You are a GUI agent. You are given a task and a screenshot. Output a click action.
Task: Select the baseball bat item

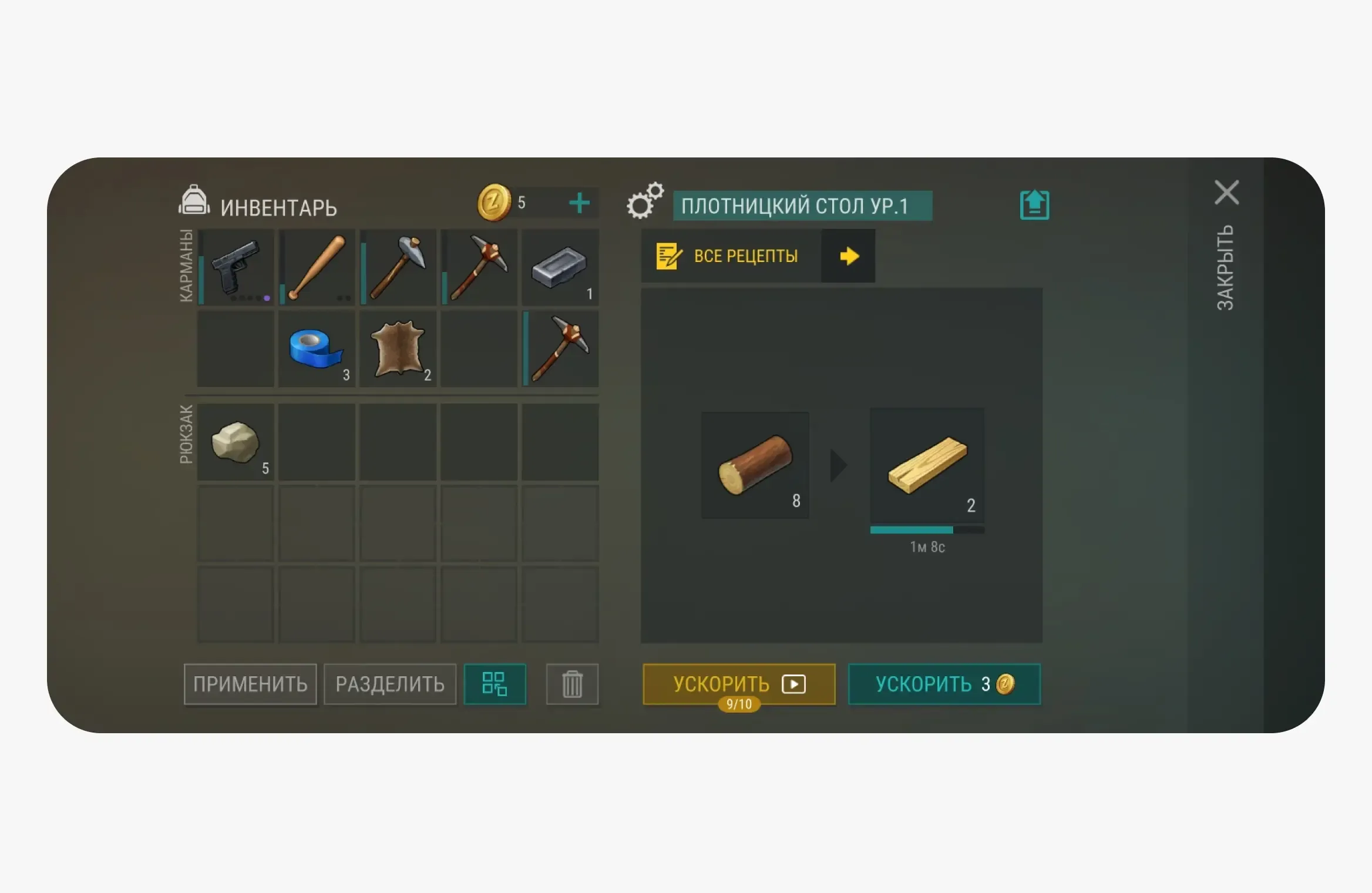pos(316,268)
